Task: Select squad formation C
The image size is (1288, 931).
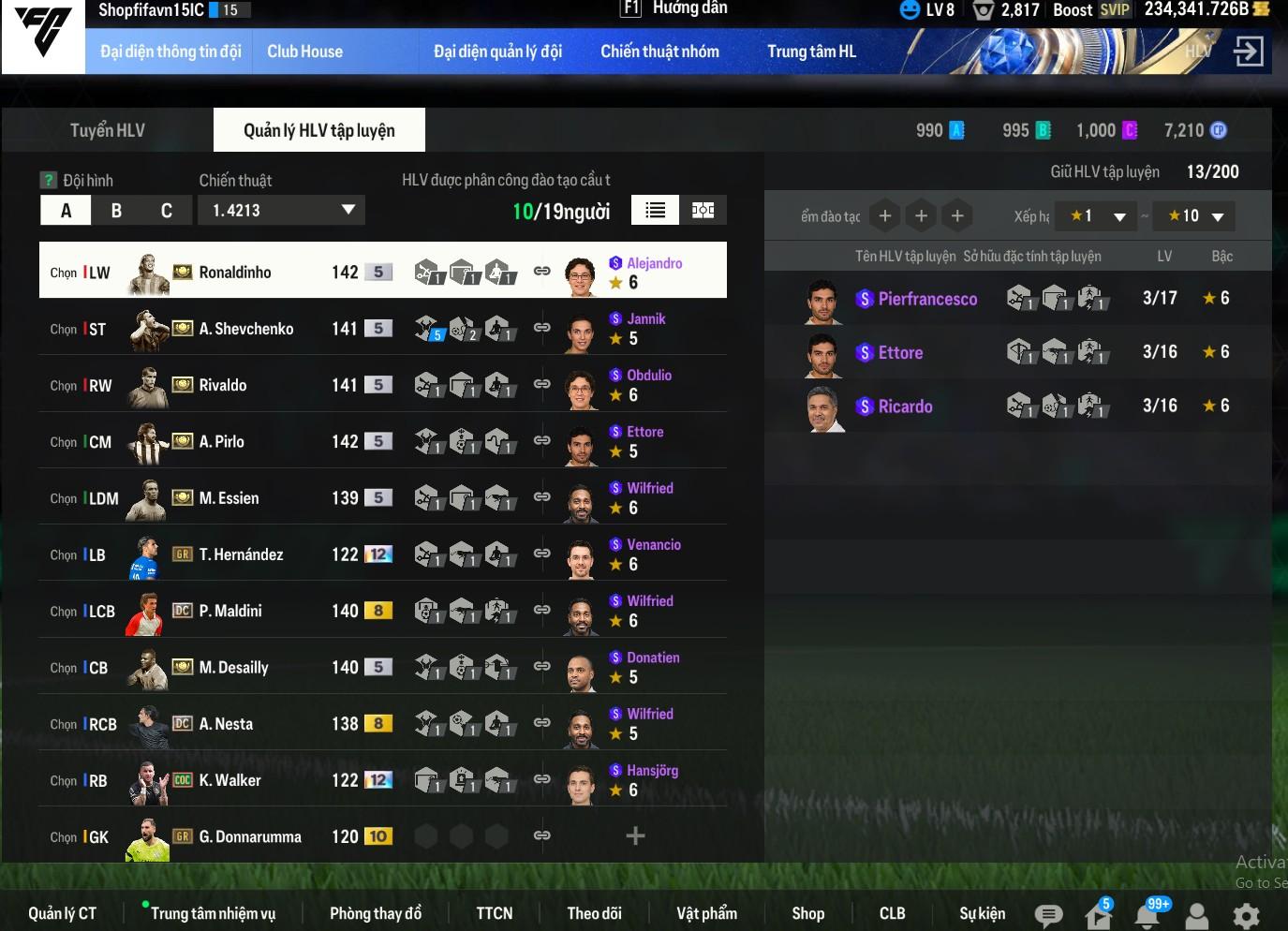Action: click(167, 211)
